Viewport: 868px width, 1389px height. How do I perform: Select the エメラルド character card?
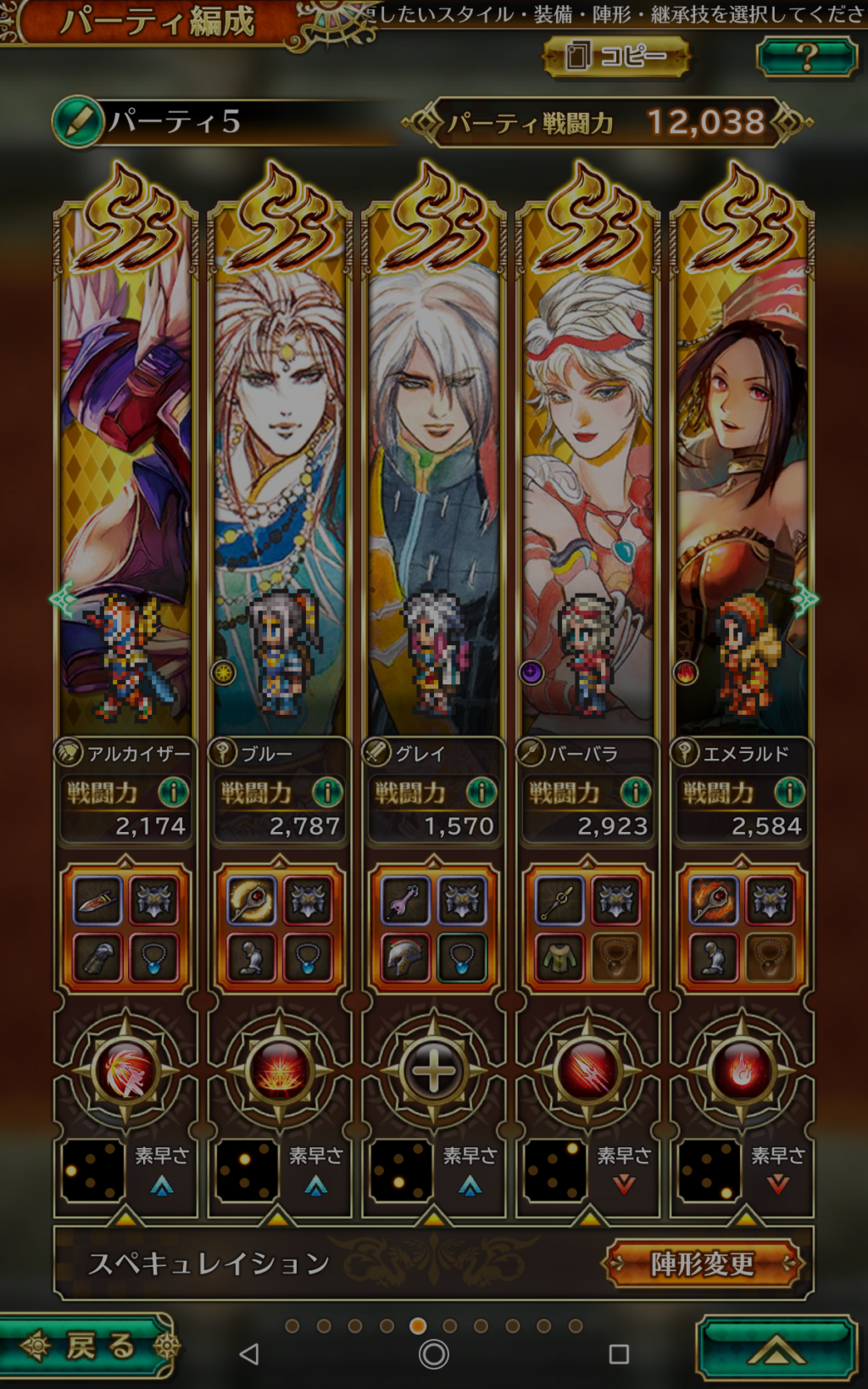tap(743, 475)
